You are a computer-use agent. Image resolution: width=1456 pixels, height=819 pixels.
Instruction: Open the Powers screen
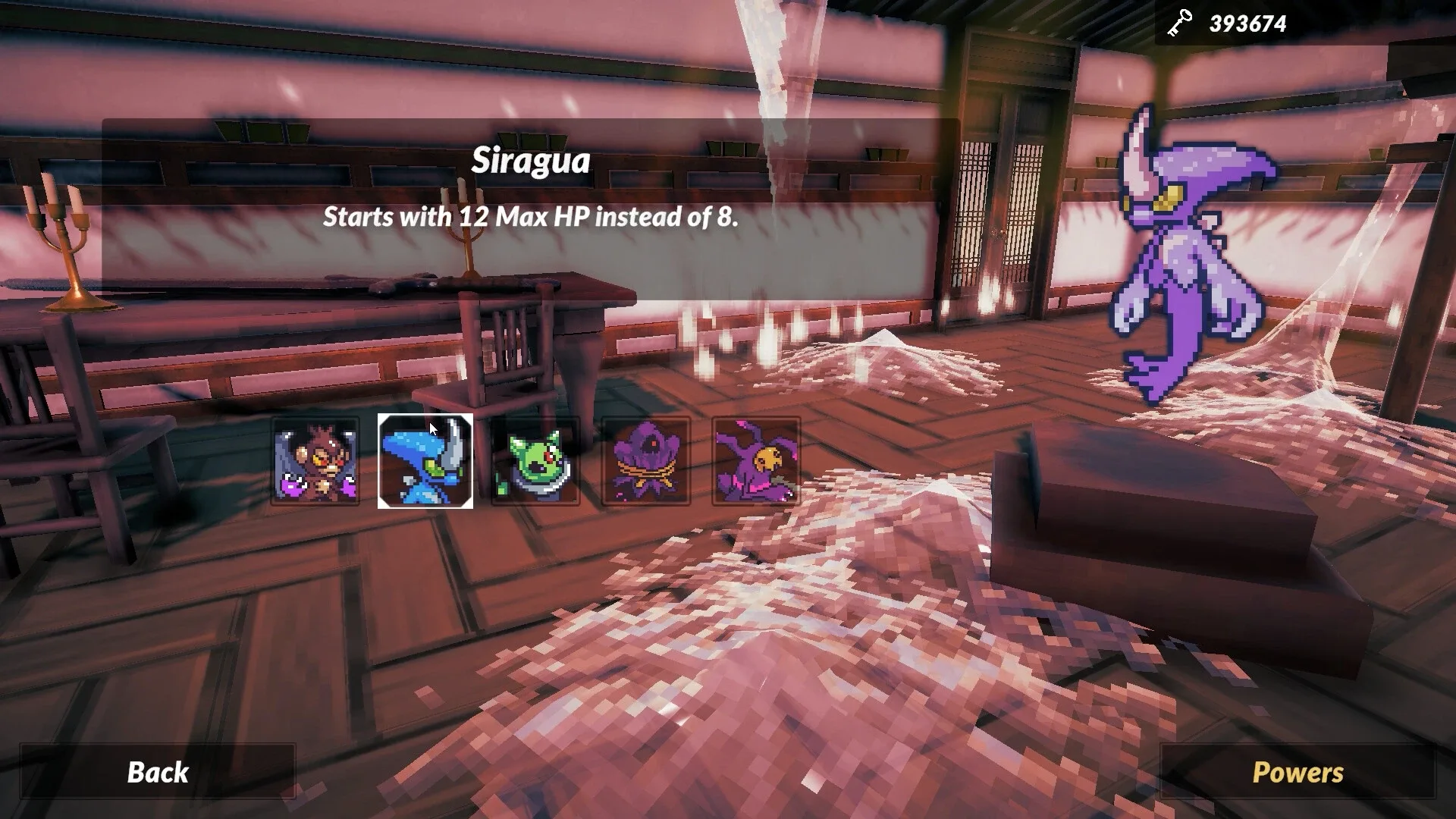click(x=1298, y=773)
